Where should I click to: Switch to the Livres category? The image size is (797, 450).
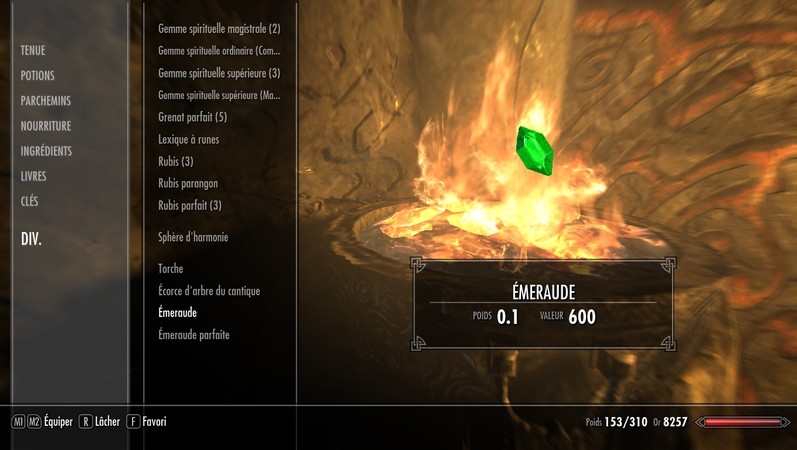pos(34,176)
